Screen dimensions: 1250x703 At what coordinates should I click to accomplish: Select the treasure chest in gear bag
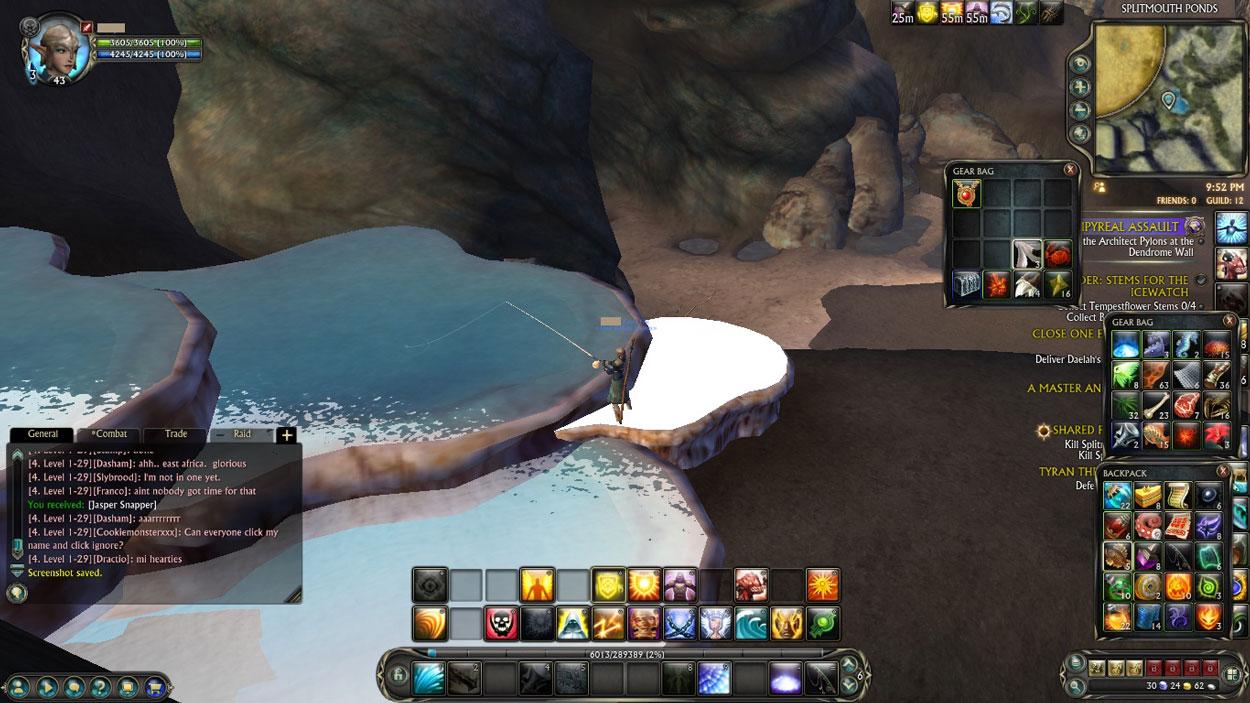[967, 285]
